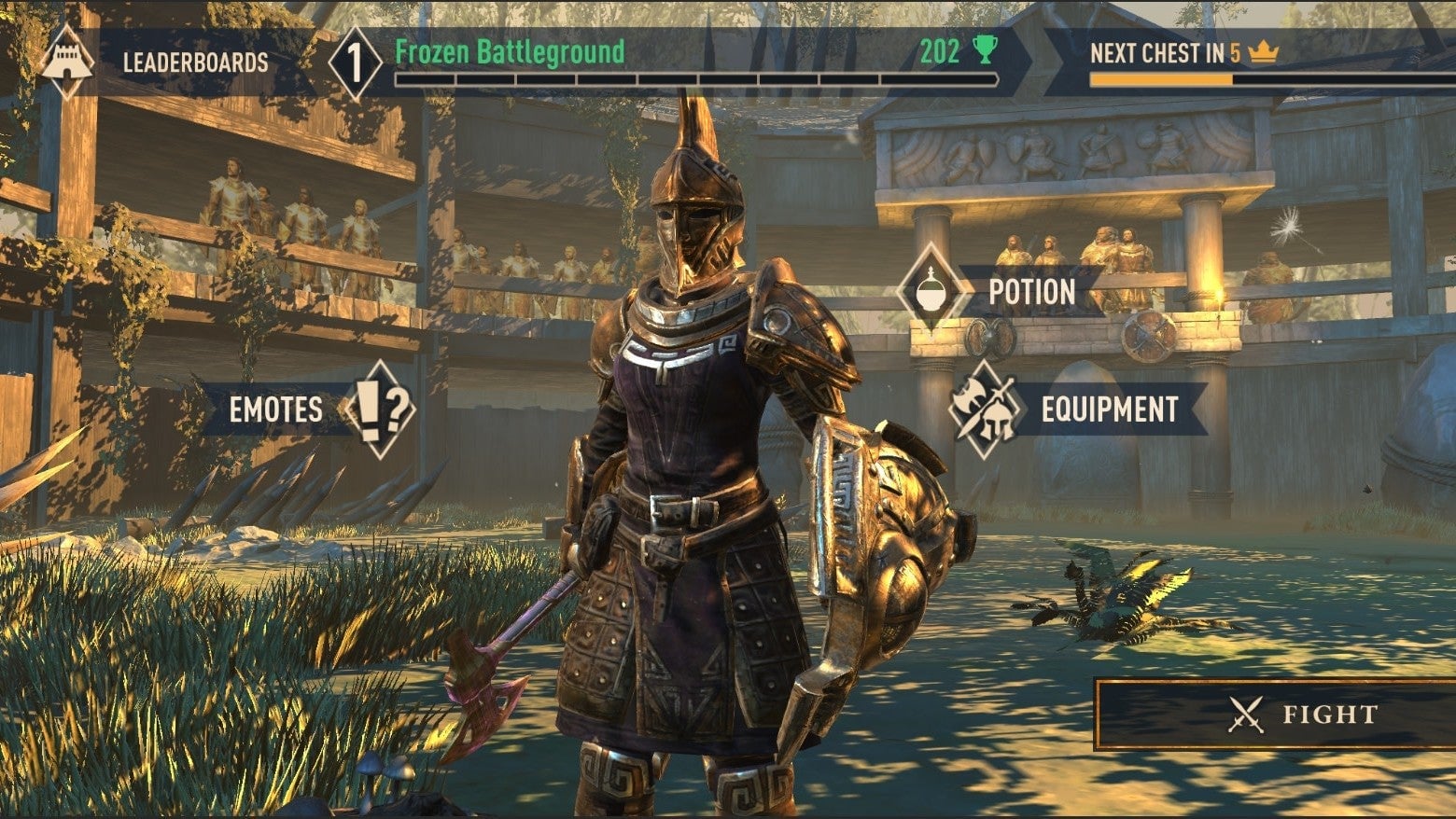
Task: Click the castle emblem icon
Action: tap(67, 62)
